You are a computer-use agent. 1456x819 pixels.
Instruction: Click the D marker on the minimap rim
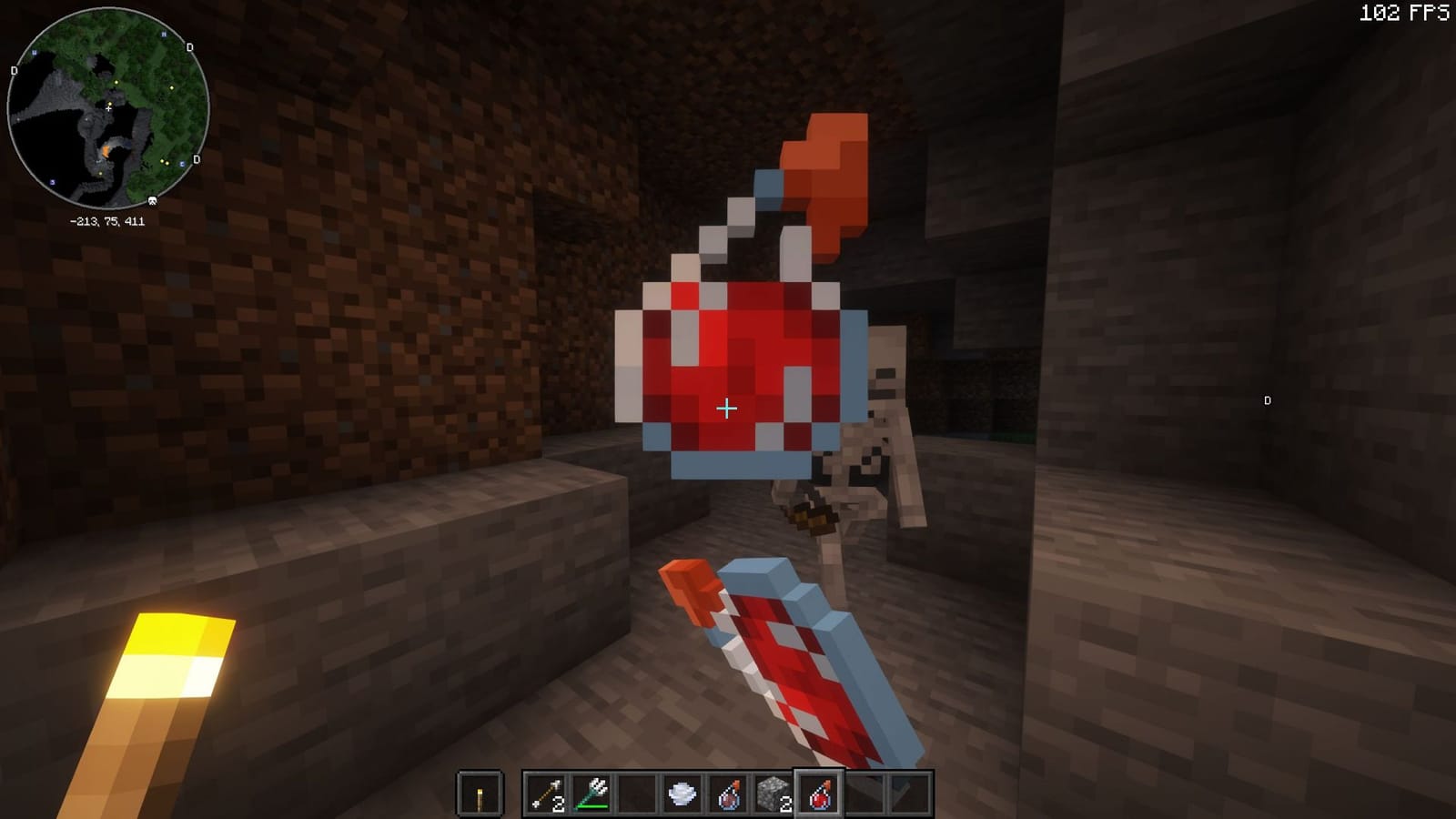[189, 46]
